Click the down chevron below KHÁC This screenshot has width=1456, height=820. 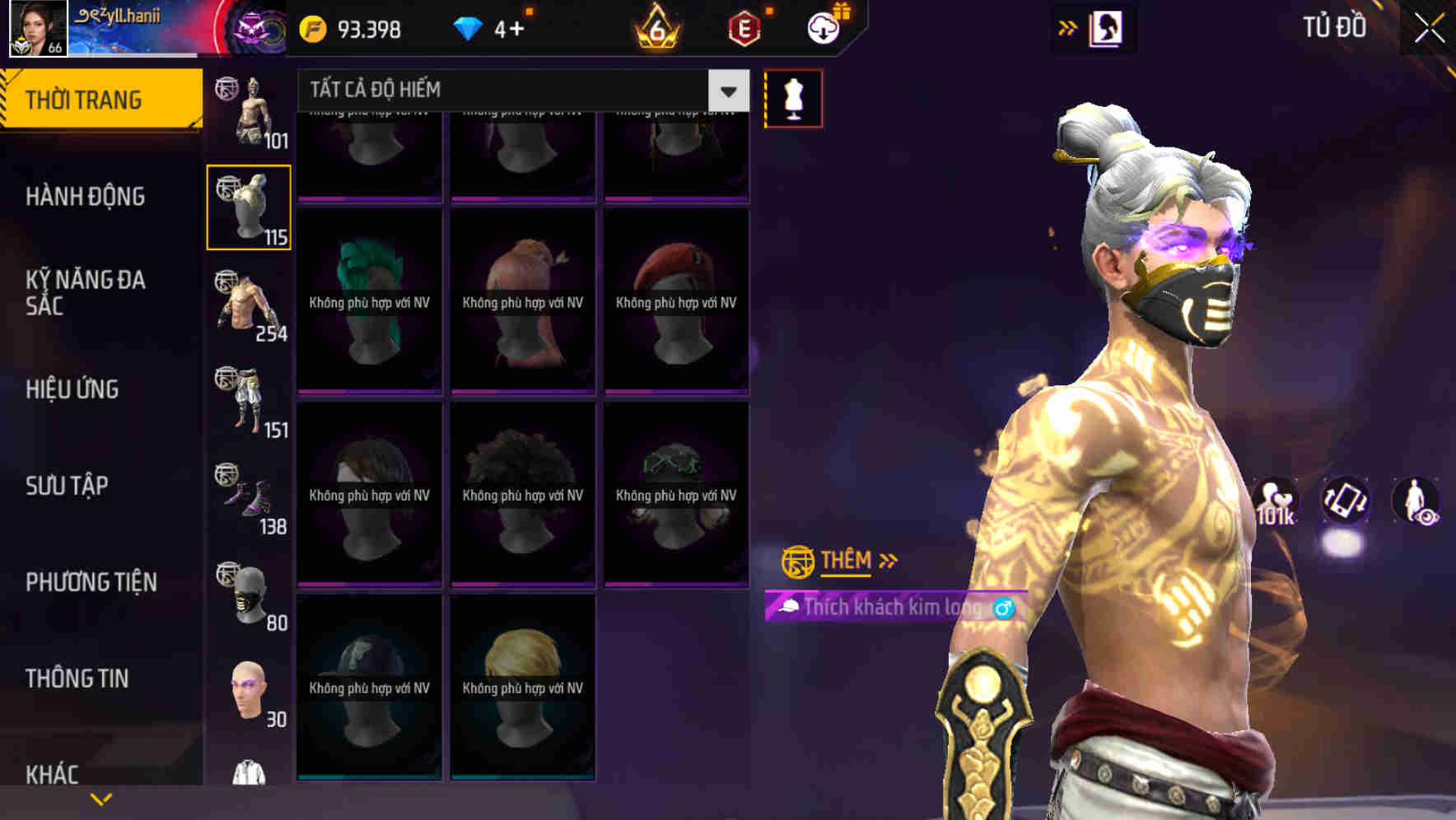[101, 798]
